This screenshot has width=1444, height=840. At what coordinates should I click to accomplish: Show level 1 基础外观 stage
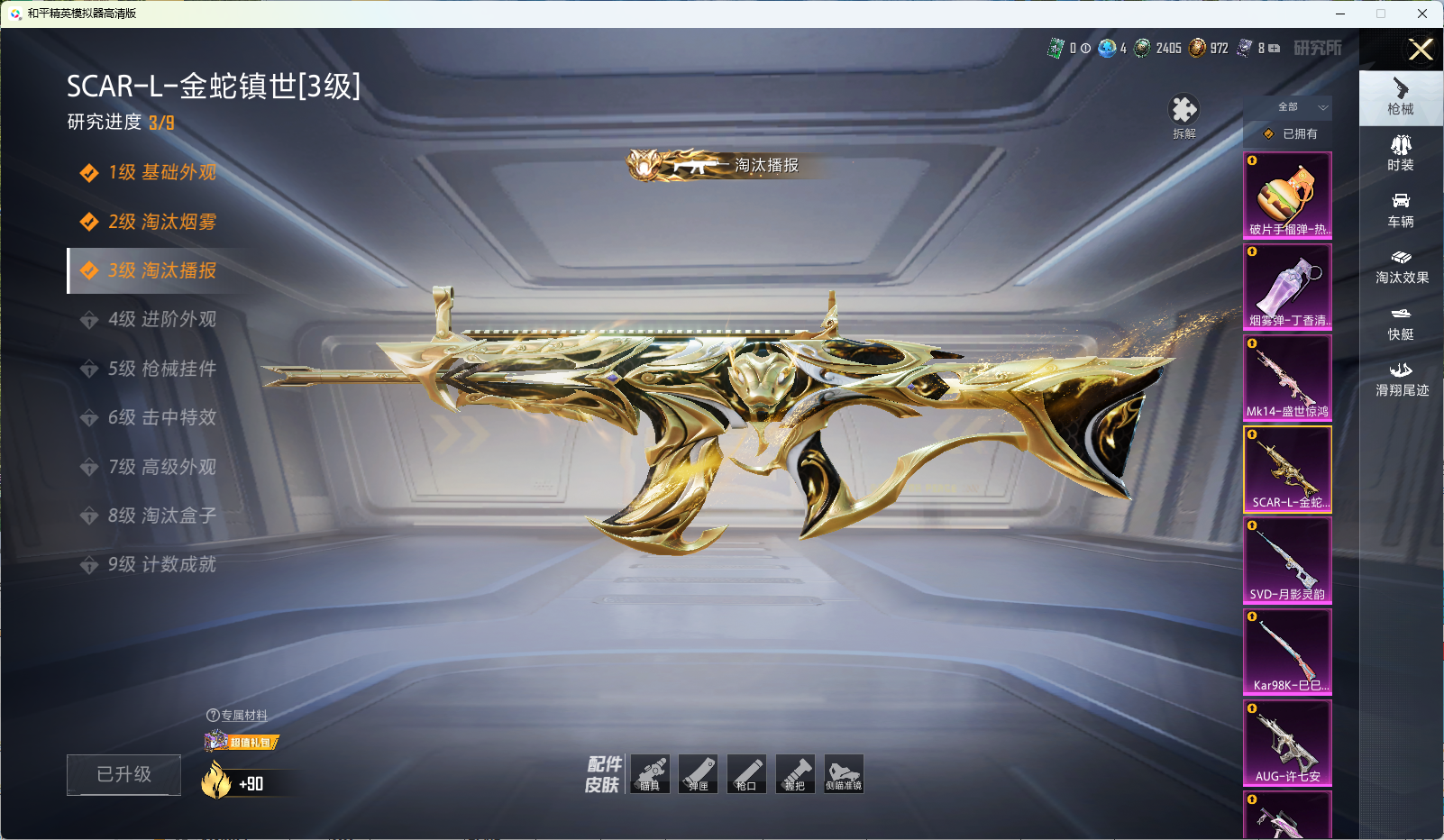[161, 172]
